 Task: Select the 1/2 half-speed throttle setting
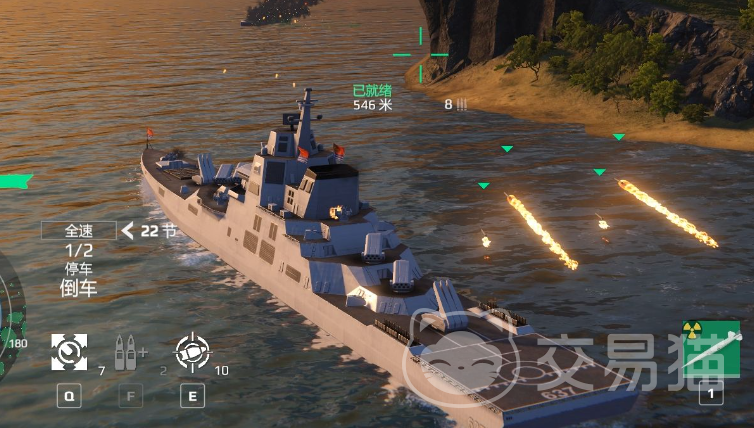click(79, 250)
